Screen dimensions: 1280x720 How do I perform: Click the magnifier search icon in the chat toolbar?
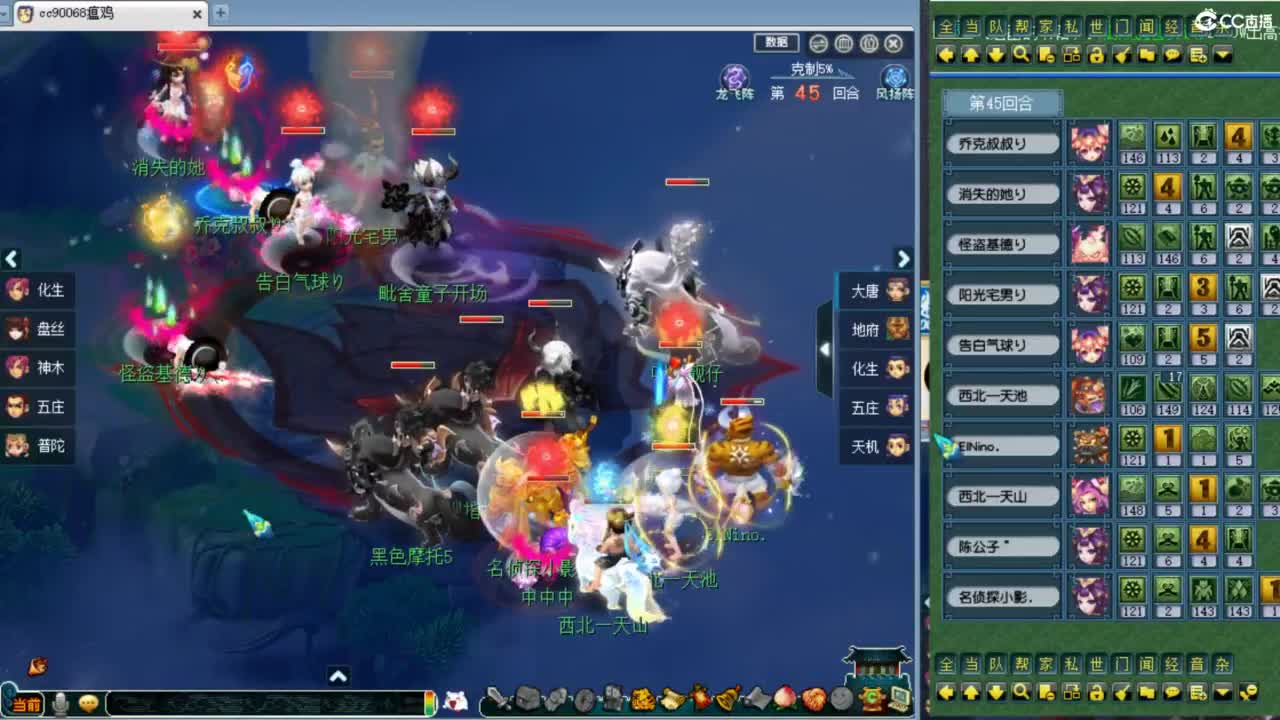pyautogui.click(x=1020, y=57)
